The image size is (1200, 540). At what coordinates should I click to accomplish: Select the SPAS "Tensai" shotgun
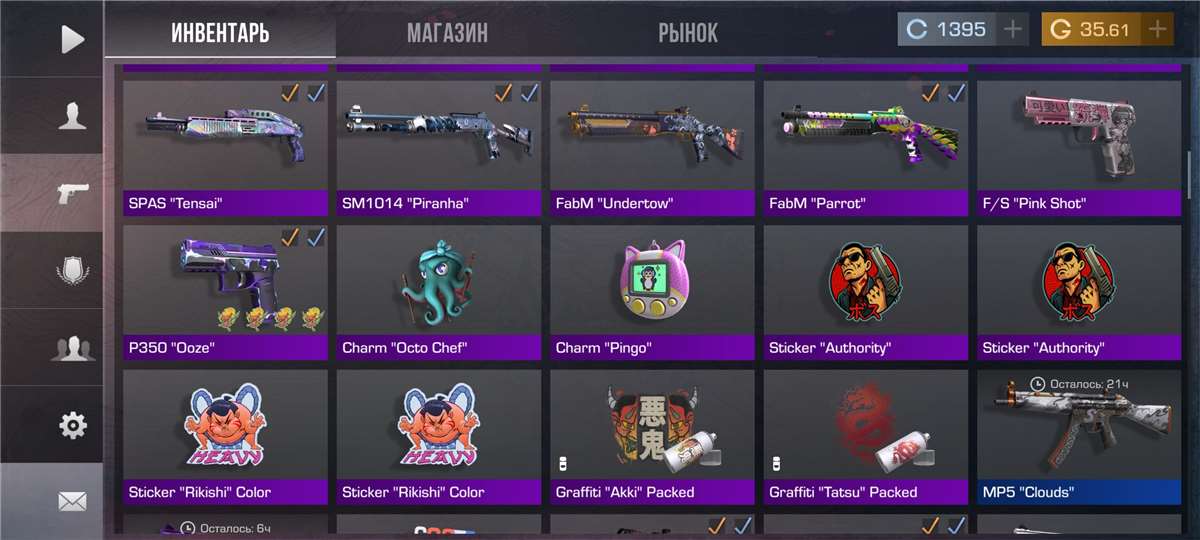pyautogui.click(x=225, y=147)
